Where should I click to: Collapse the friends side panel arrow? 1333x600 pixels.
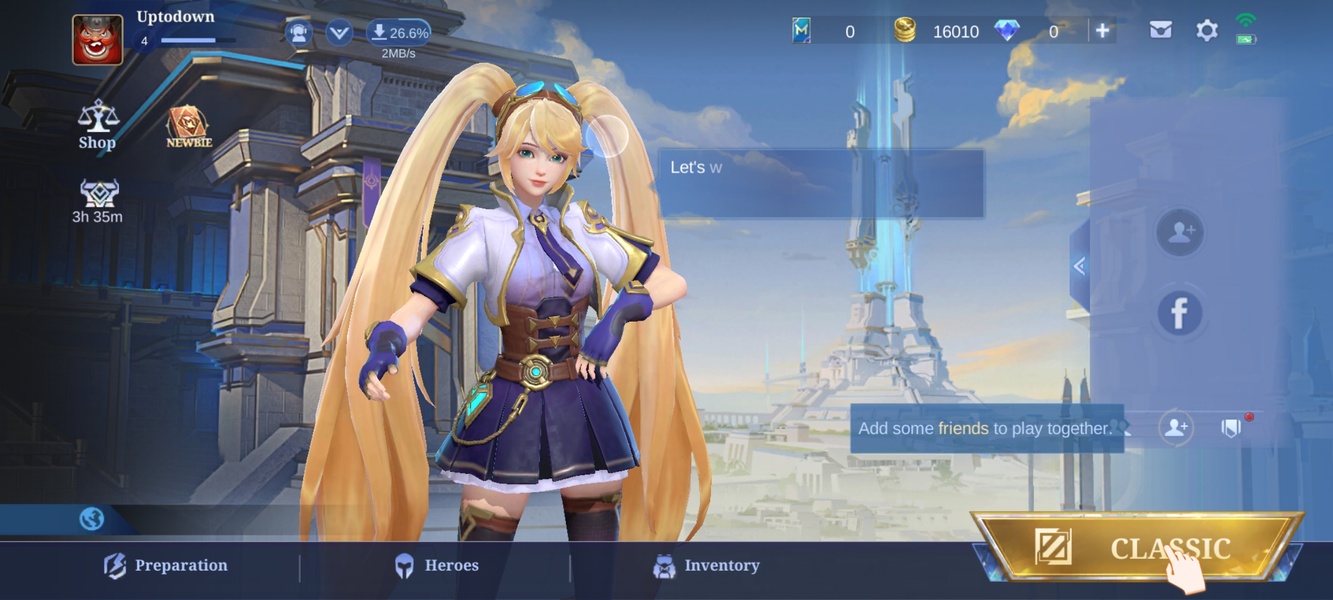pyautogui.click(x=1079, y=266)
